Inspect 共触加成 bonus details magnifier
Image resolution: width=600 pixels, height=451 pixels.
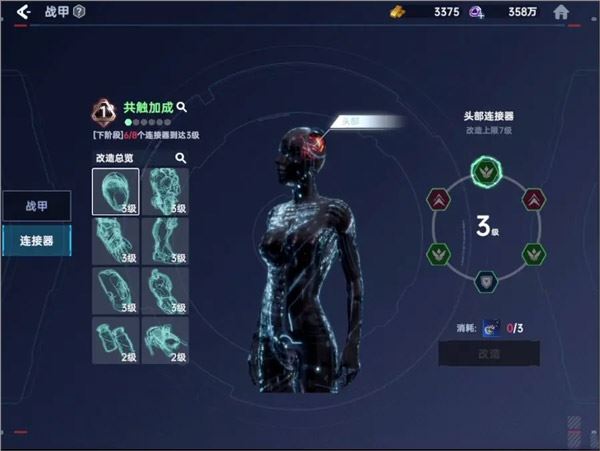click(182, 105)
